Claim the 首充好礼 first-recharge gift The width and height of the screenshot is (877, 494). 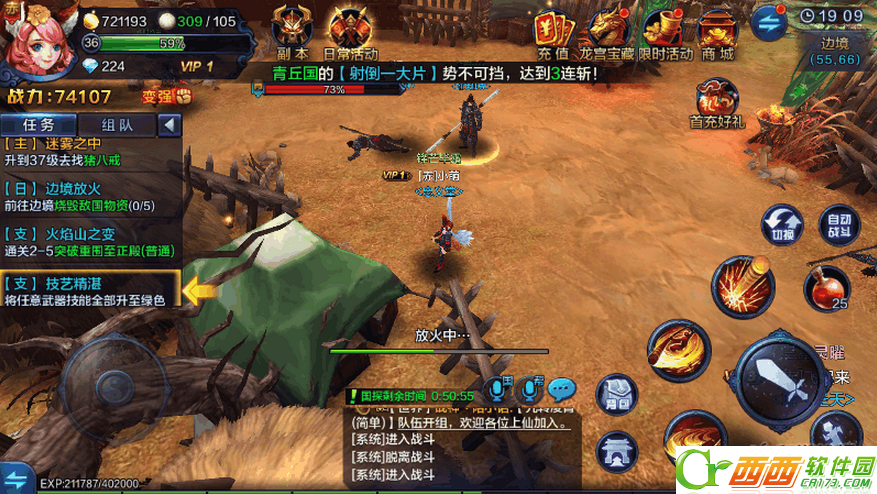click(716, 104)
